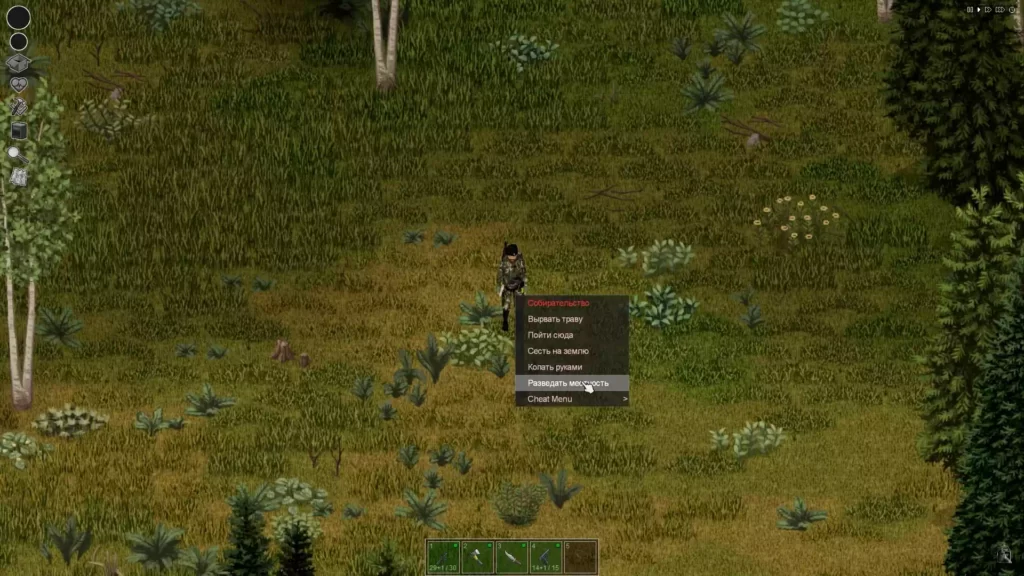The height and width of the screenshot is (576, 1024).
Task: Select "Сесть на землю" menu entry
Action: (x=558, y=351)
